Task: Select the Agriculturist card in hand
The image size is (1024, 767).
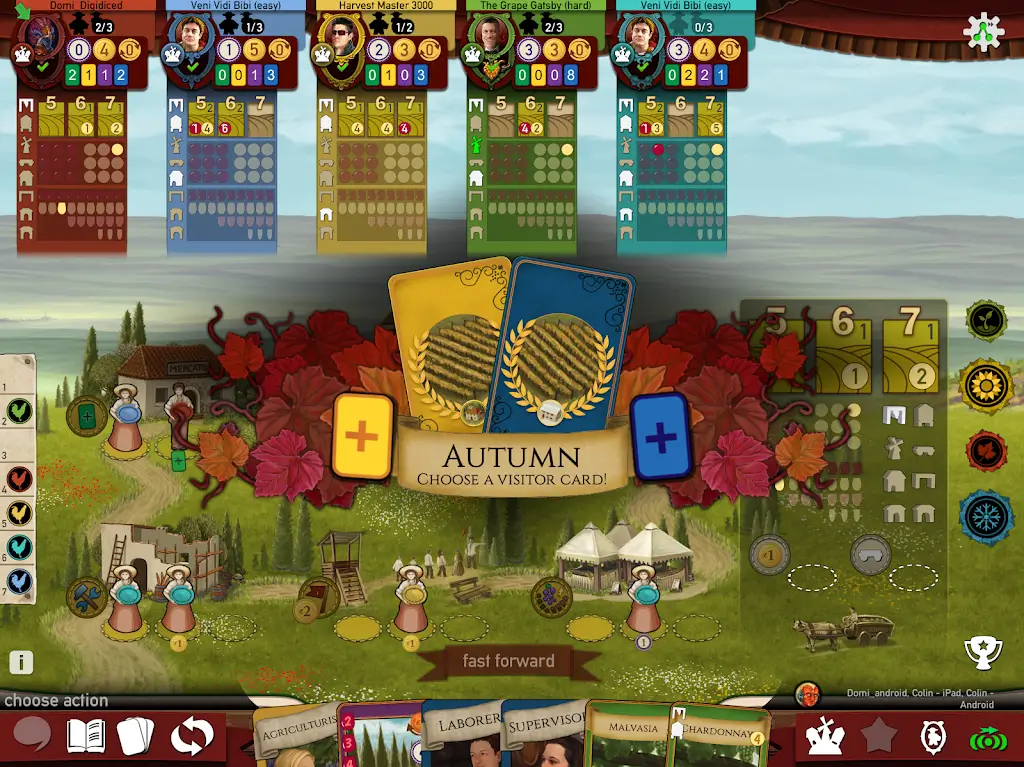Action: (x=295, y=736)
